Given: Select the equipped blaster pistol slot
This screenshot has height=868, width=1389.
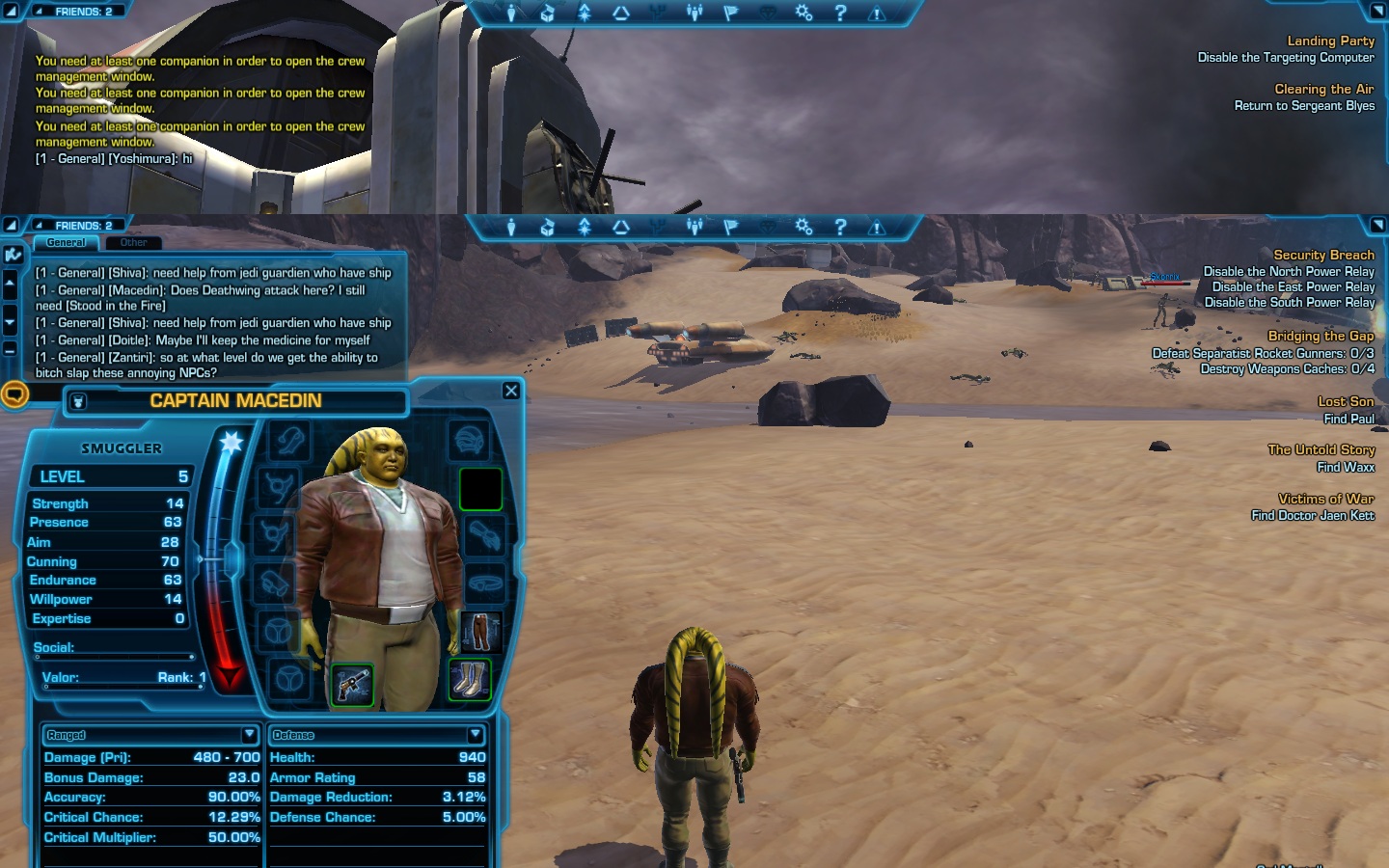Looking at the screenshot, I should coord(352,684).
